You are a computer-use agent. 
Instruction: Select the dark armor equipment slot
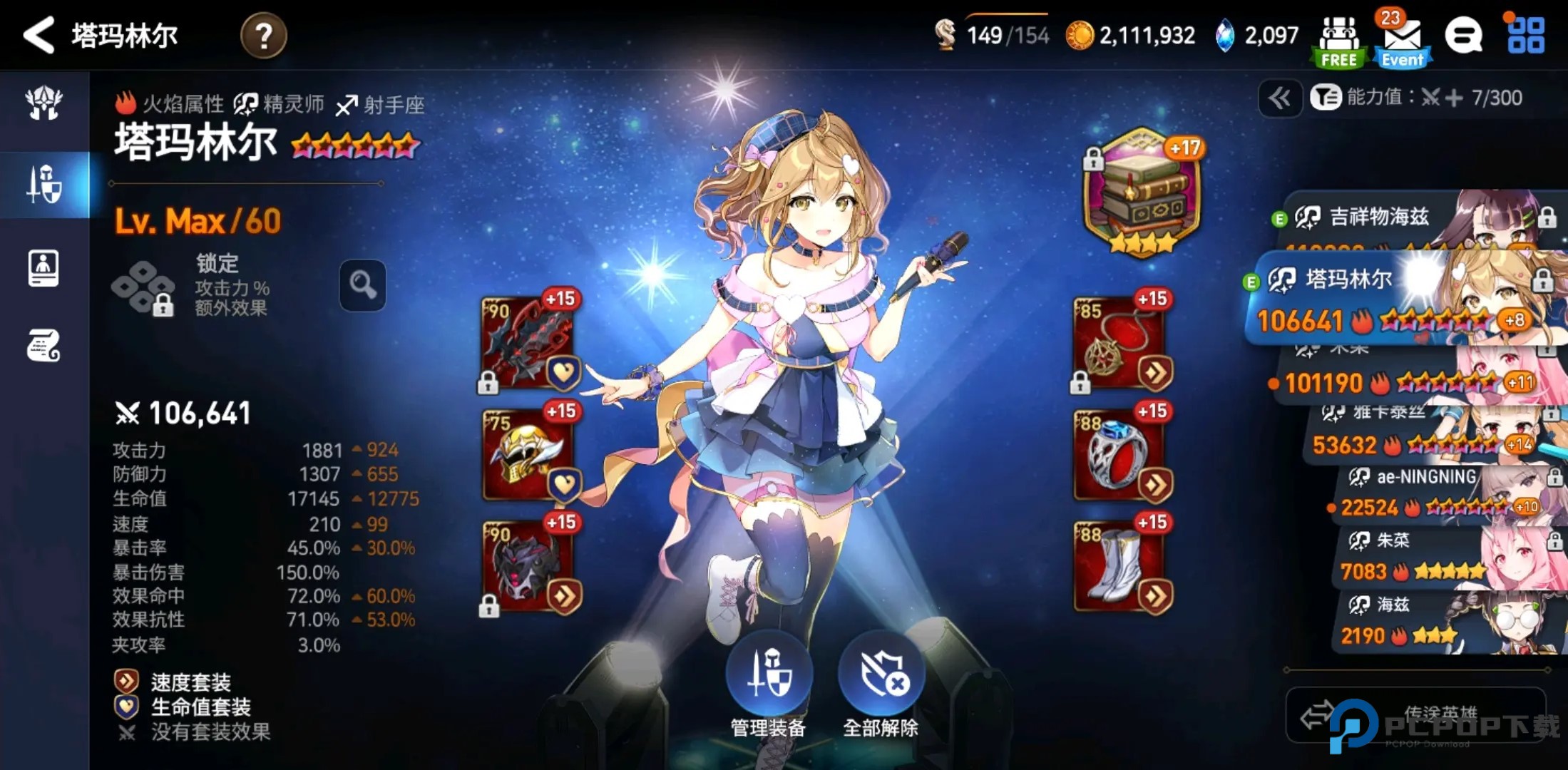[528, 565]
